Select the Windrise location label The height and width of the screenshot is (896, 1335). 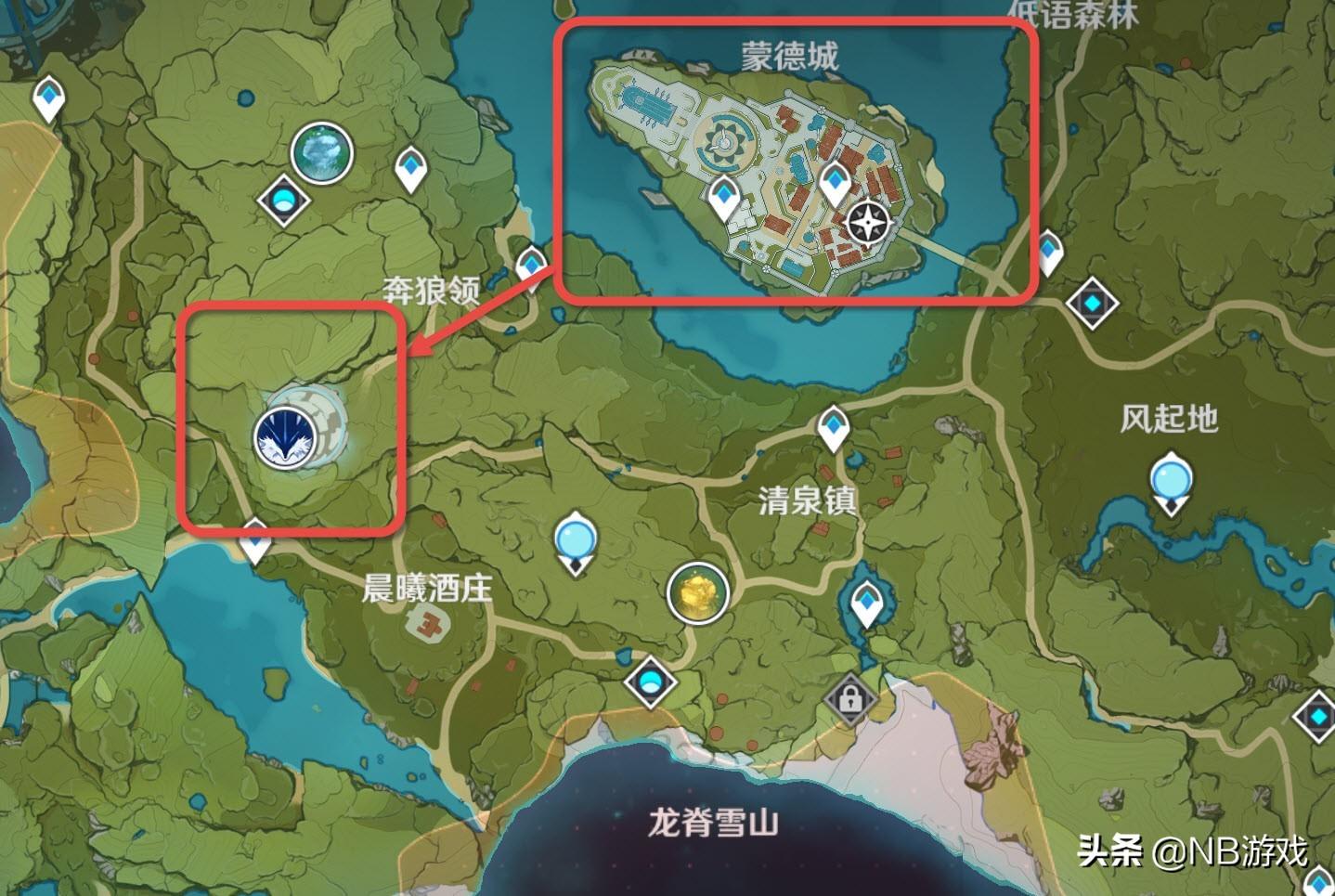click(x=1167, y=419)
